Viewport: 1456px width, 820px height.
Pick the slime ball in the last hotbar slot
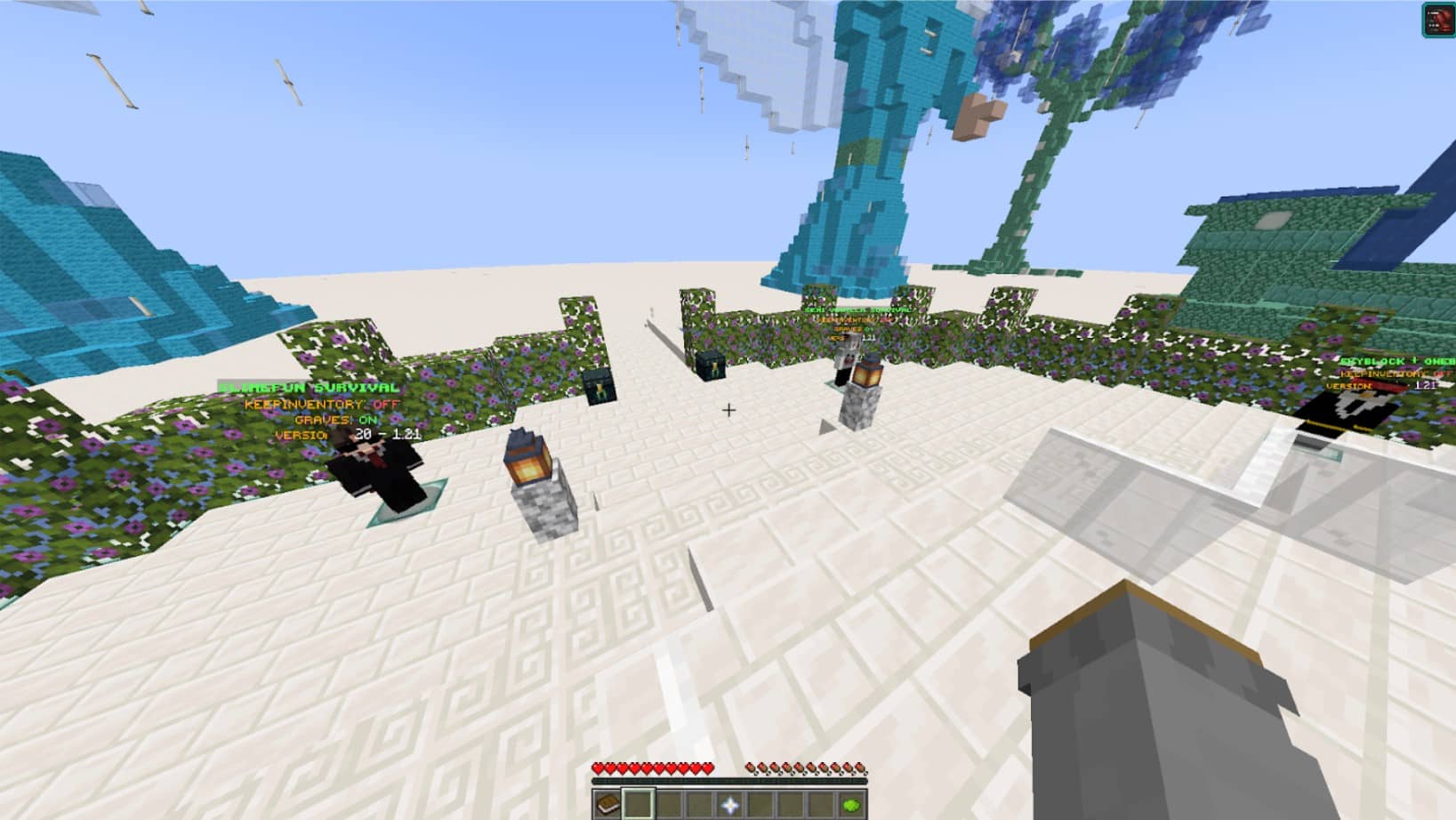851,805
